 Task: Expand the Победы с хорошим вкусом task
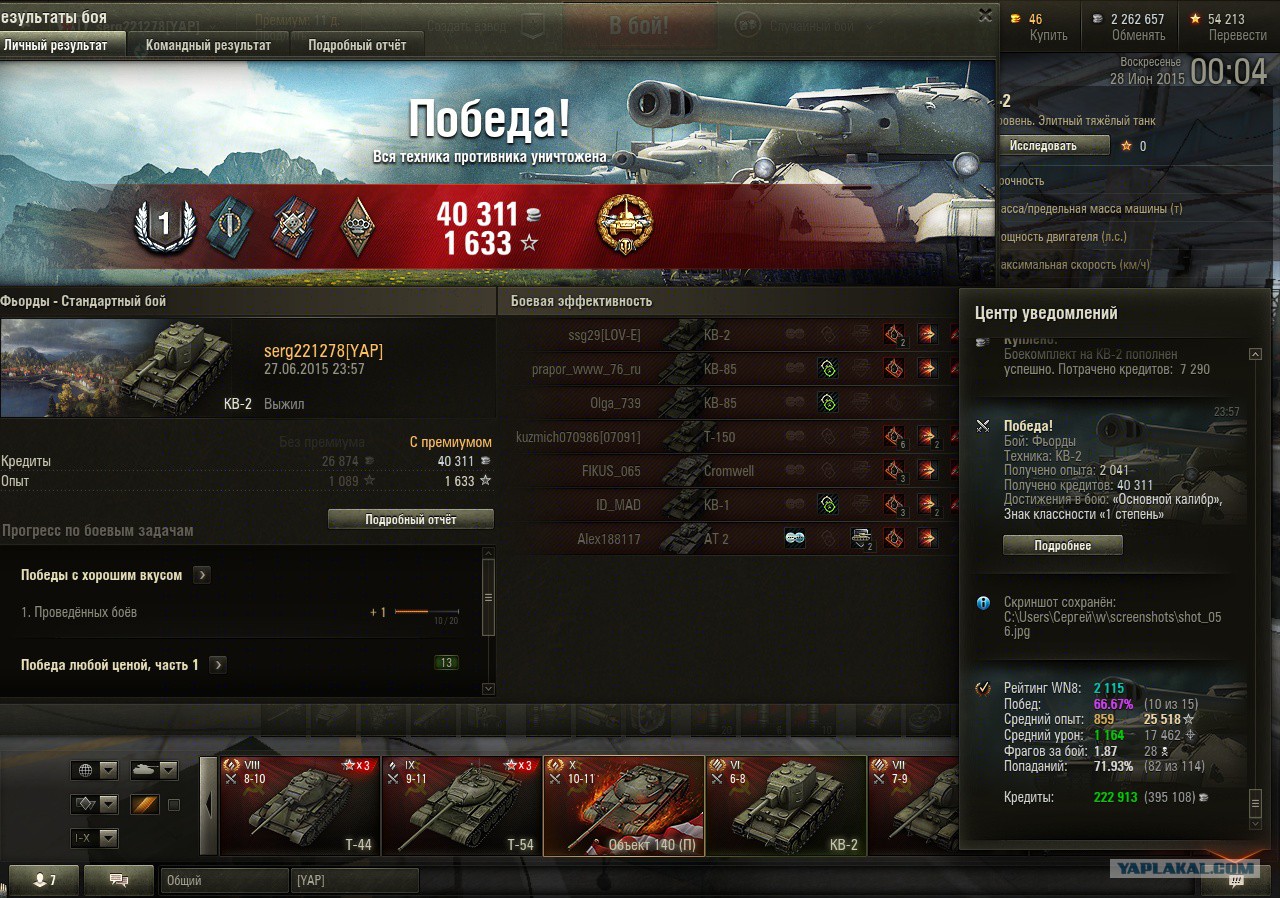click(202, 575)
